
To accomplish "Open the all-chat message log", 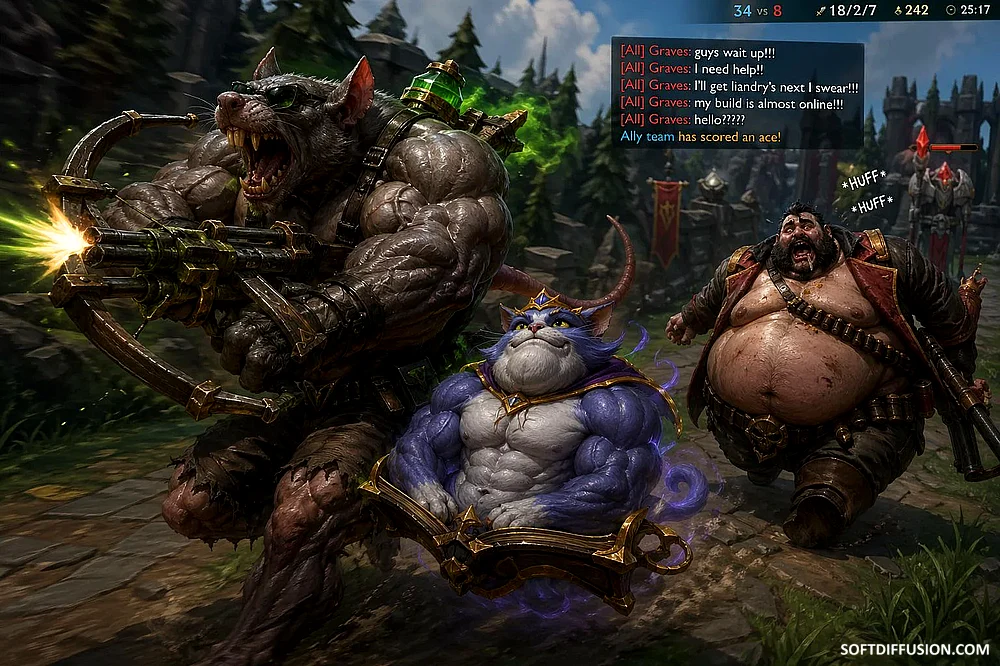I will click(x=737, y=92).
